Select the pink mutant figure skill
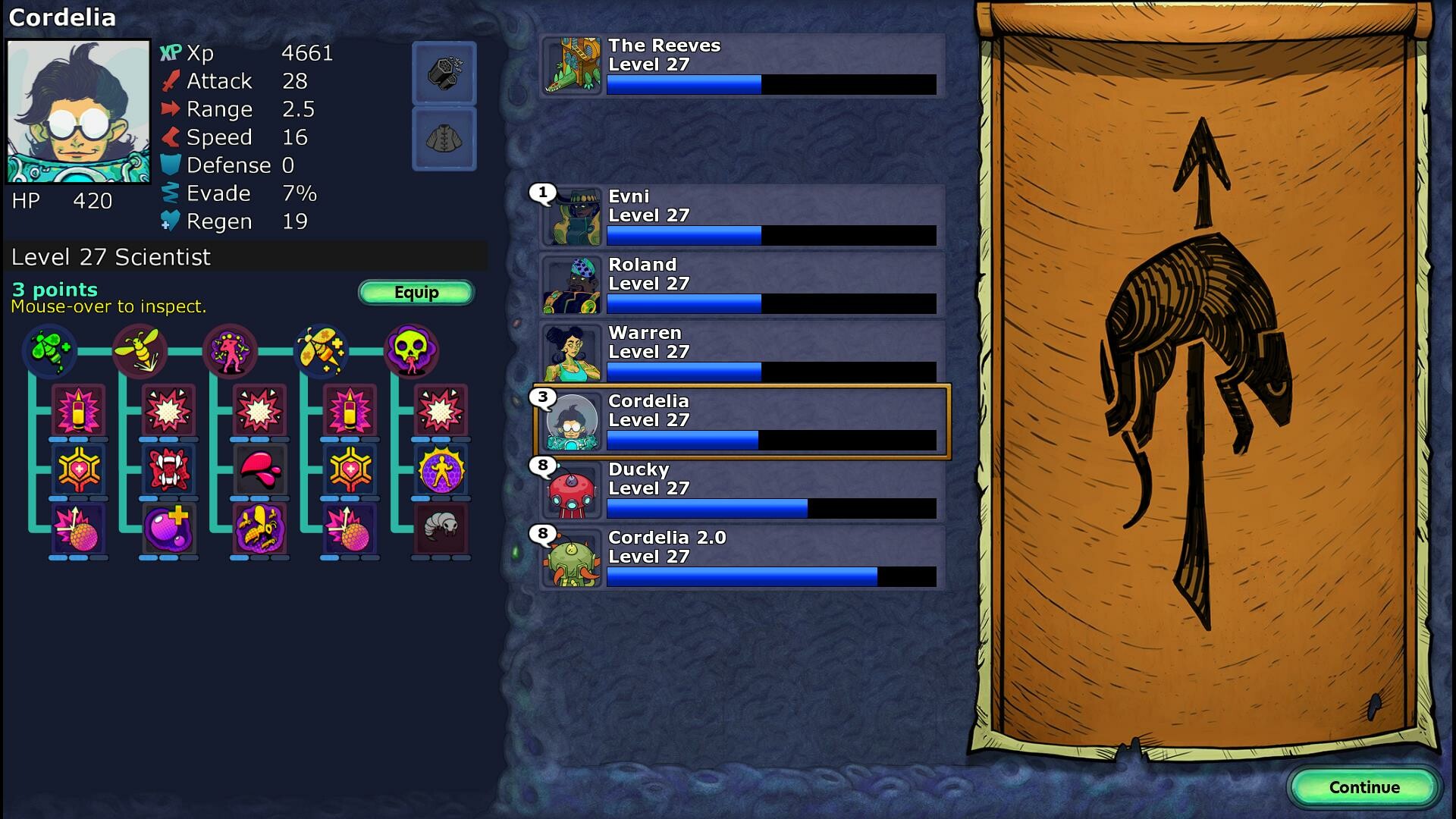The height and width of the screenshot is (819, 1456). coord(230,350)
